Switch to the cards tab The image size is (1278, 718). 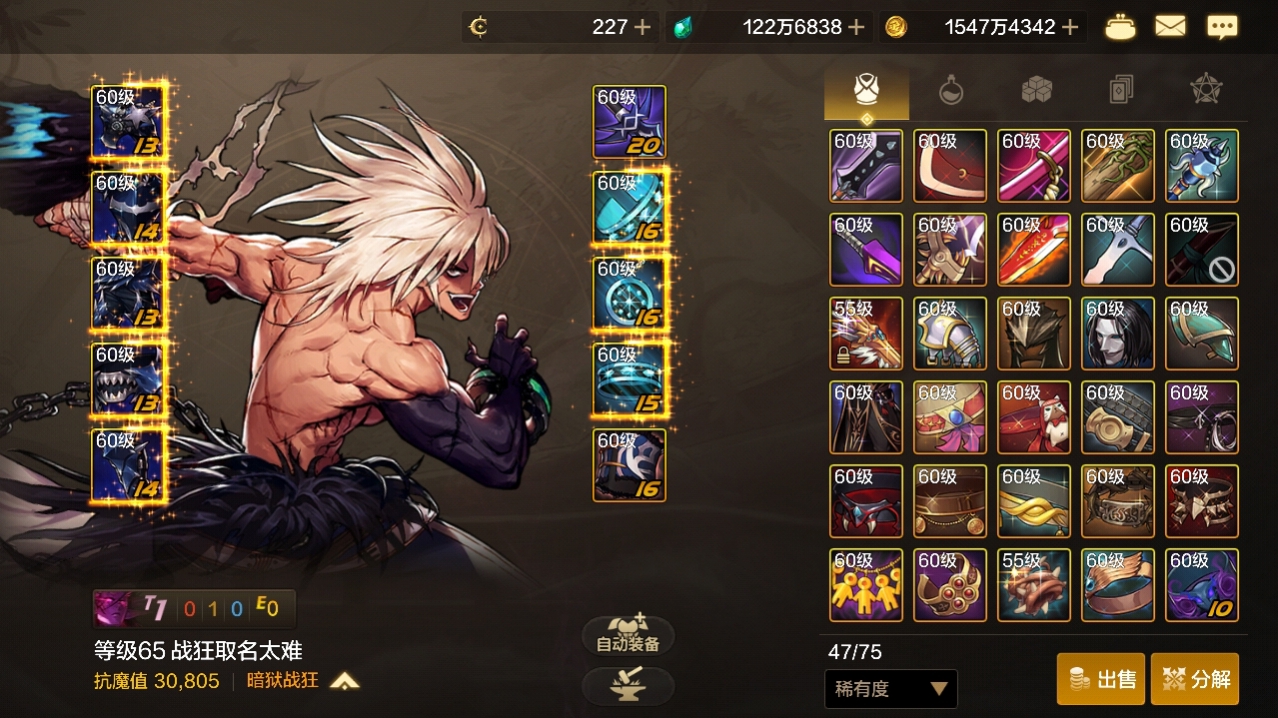[x=1121, y=91]
